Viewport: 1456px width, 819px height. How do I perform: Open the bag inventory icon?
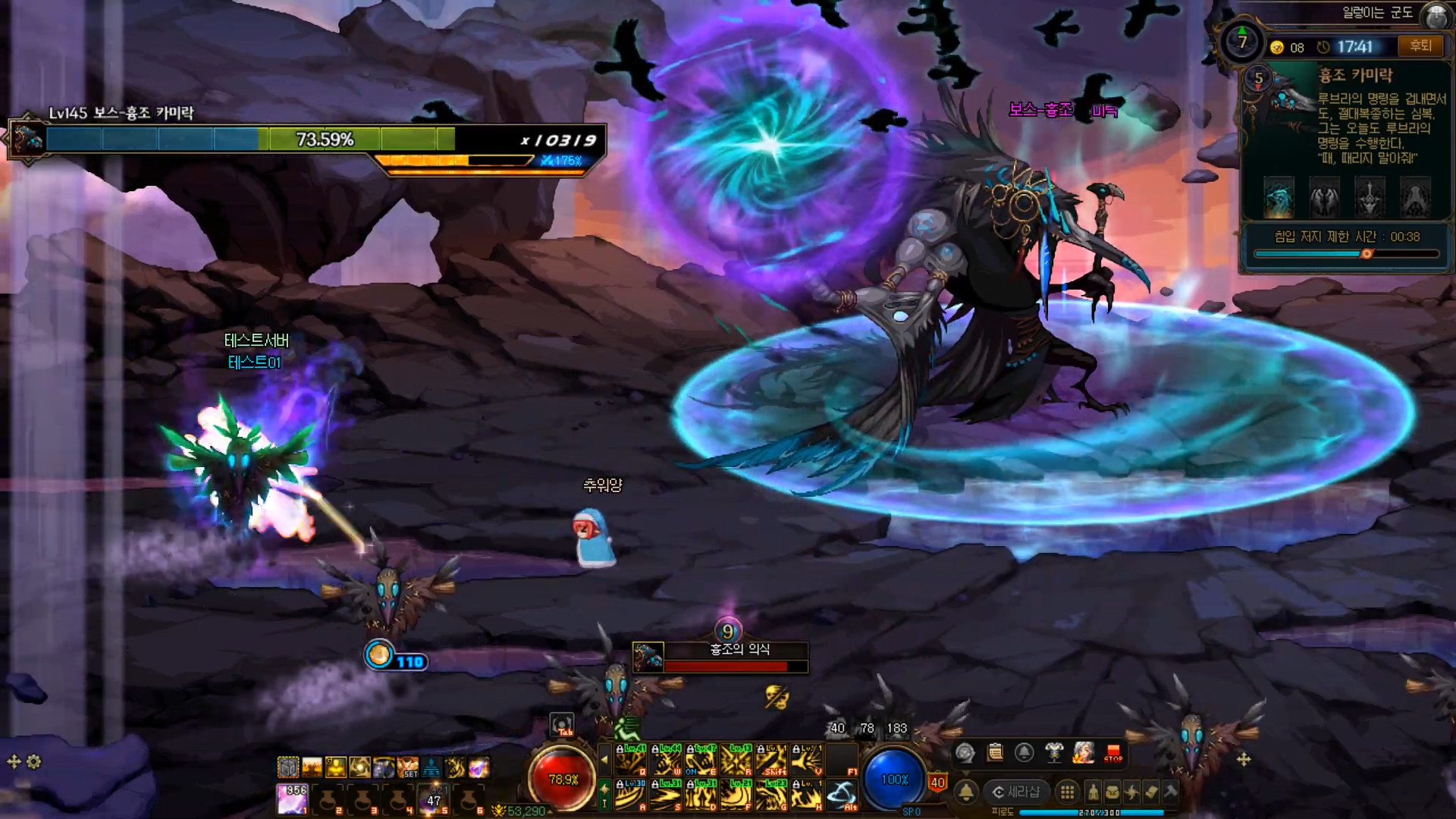click(1112, 792)
